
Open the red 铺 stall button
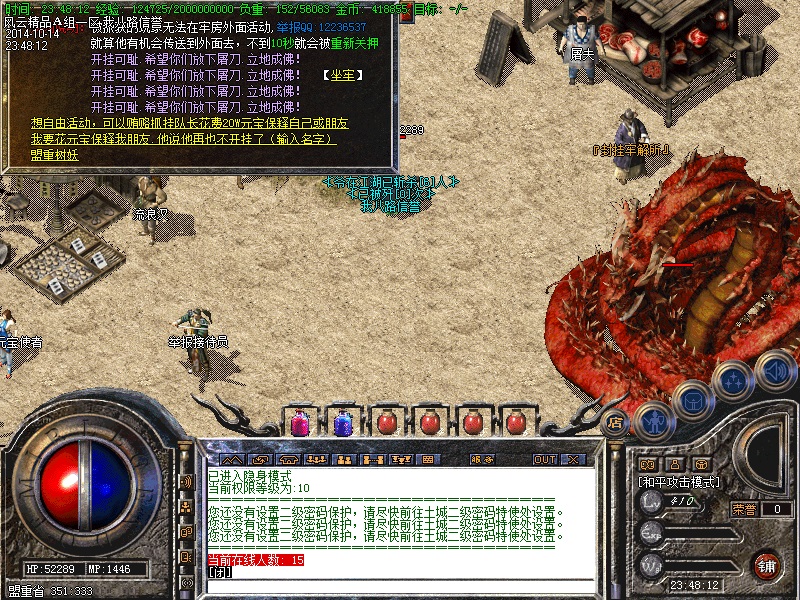767,564
